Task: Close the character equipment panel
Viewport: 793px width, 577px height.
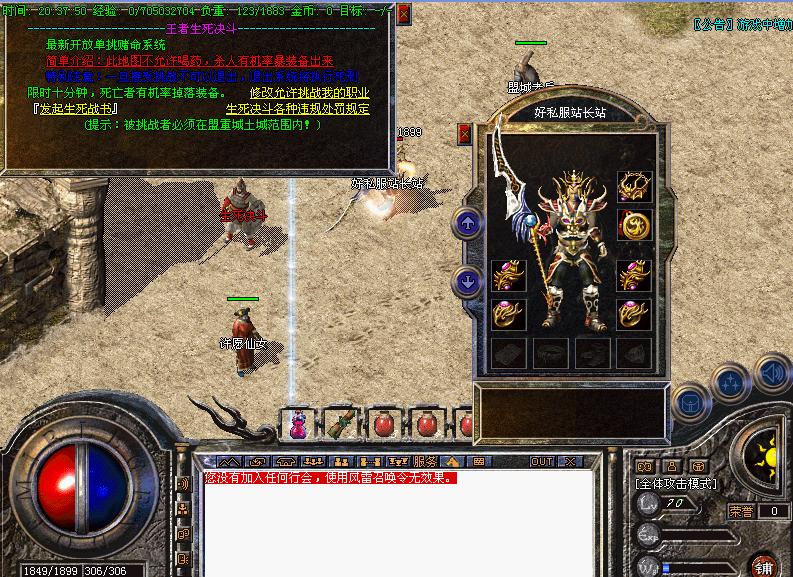Action: point(464,133)
